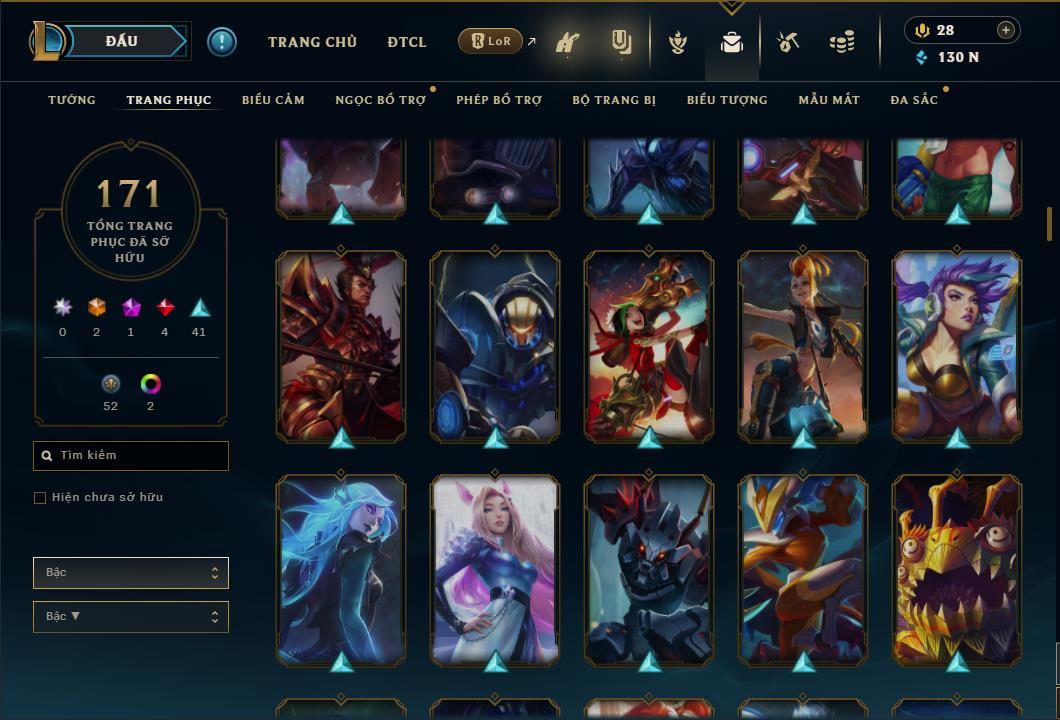Click the Tìm kiếm search field

pos(131,456)
